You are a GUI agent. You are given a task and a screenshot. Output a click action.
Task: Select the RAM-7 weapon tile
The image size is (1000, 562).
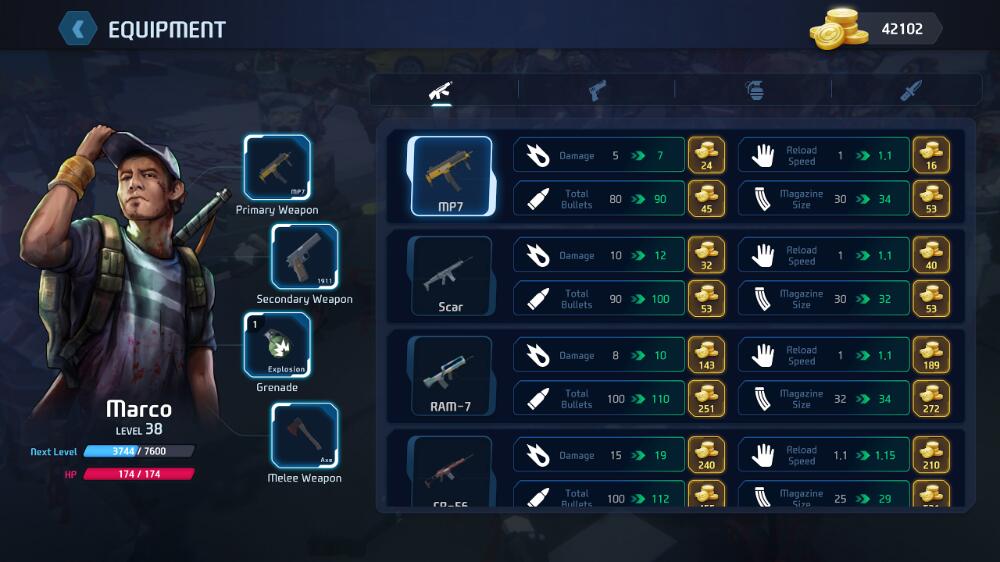point(450,376)
